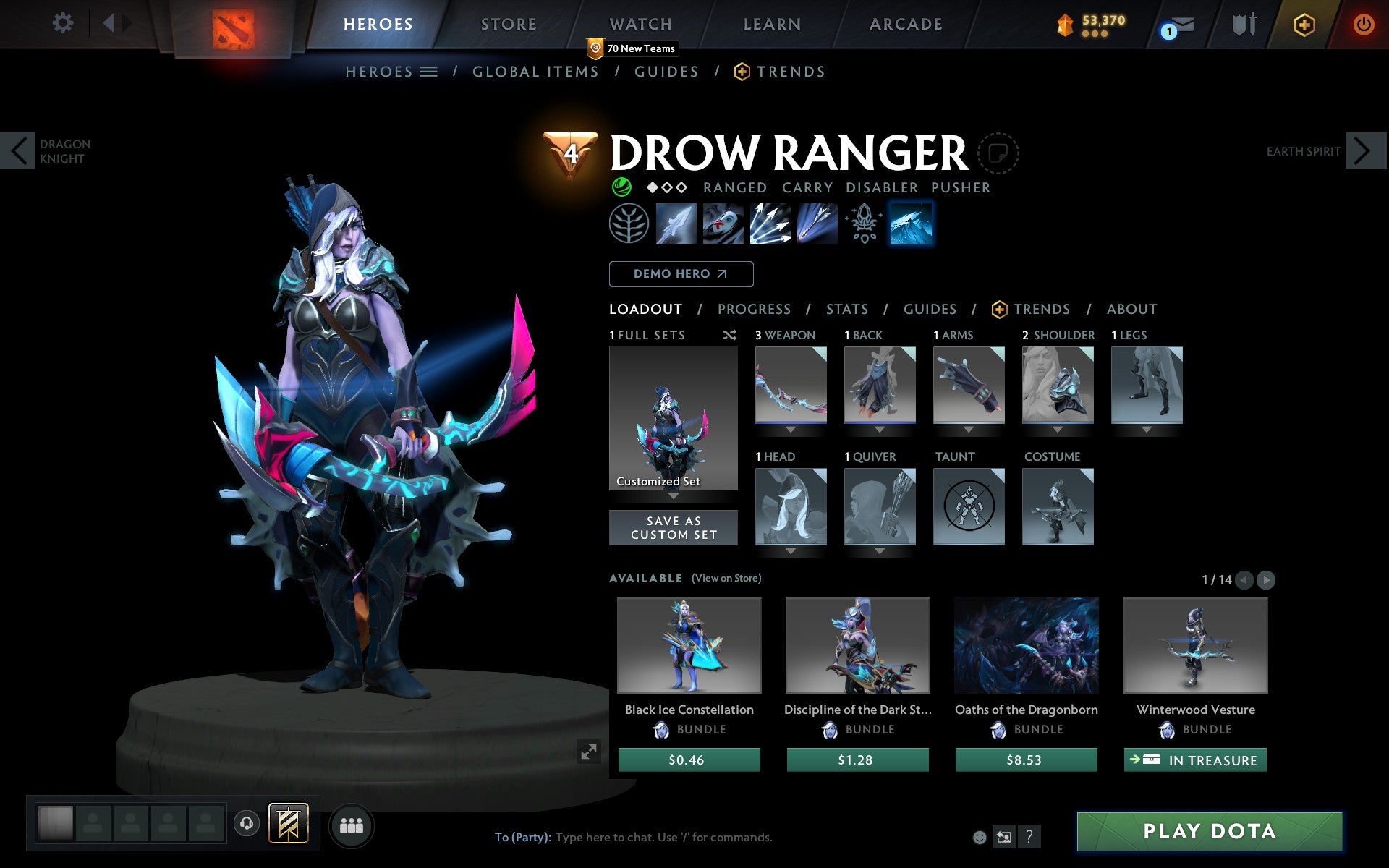This screenshot has width=1389, height=868.
Task: Open the Frost Arrows ability icon
Action: (x=676, y=224)
